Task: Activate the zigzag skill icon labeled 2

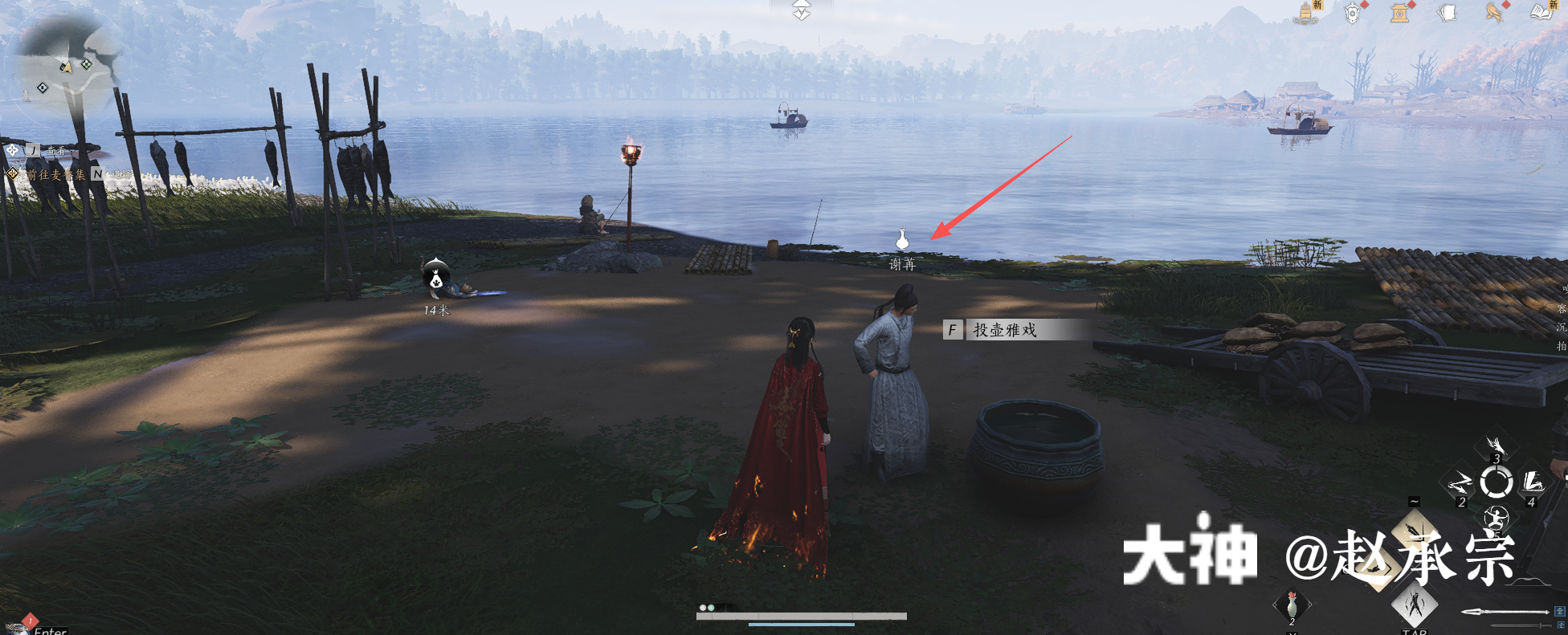Action: point(1460,483)
